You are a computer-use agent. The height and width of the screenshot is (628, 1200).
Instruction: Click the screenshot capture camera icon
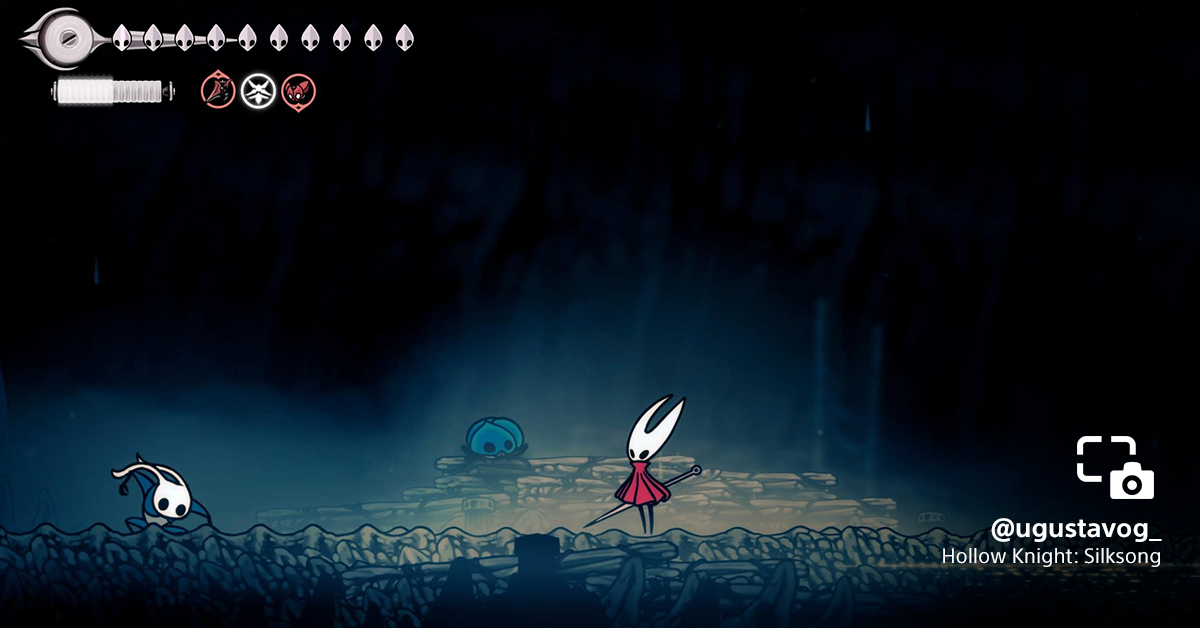click(1115, 468)
